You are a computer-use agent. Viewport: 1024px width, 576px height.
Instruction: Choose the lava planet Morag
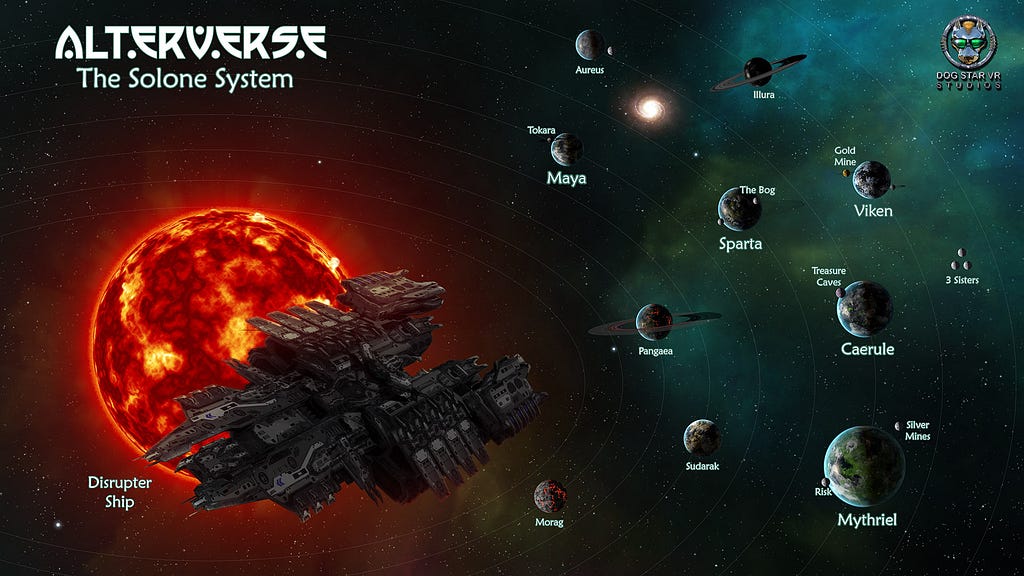click(550, 496)
